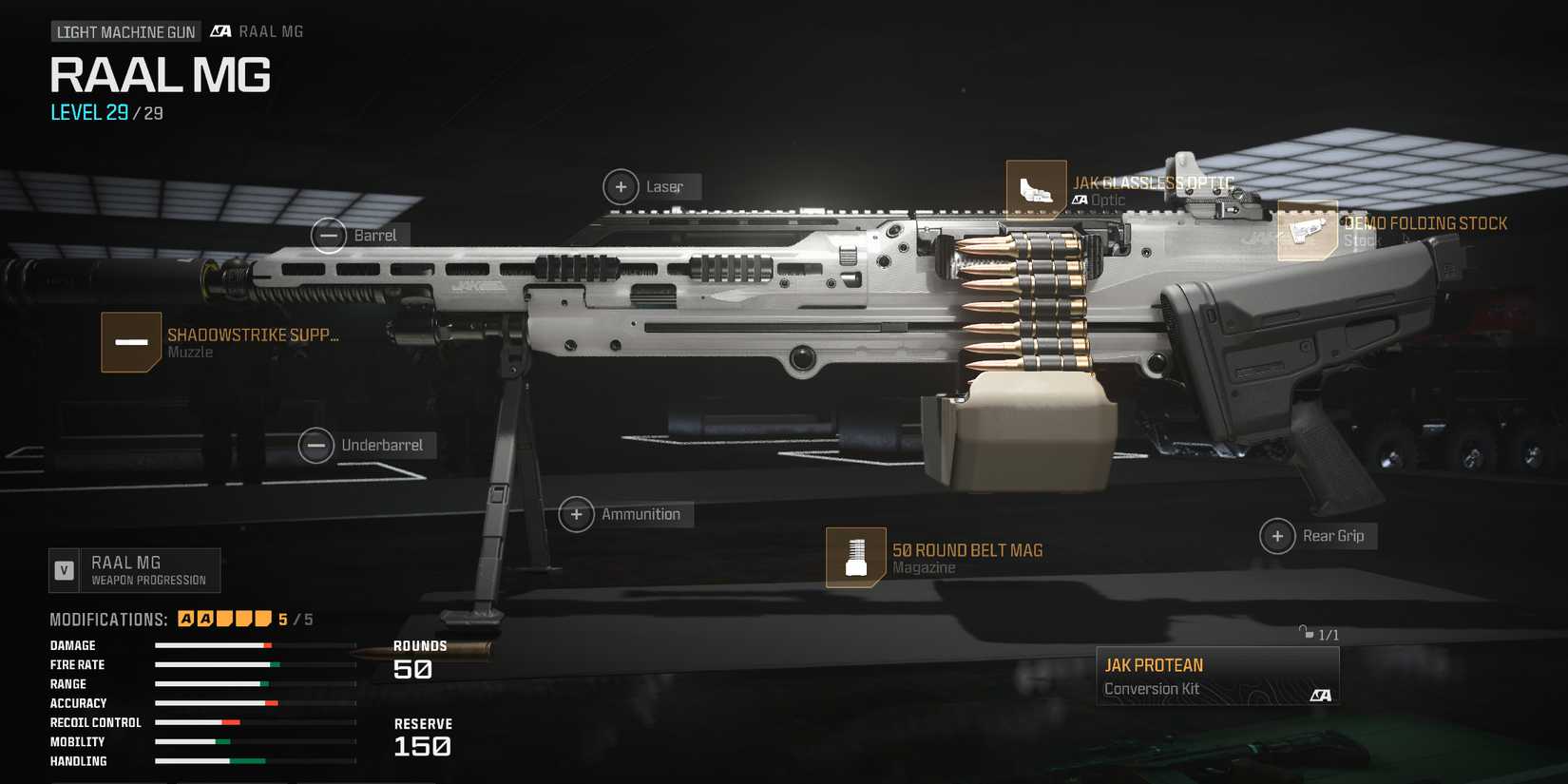Toggle the Ammunition attachment slot
The width and height of the screenshot is (1568, 784).
(x=576, y=514)
